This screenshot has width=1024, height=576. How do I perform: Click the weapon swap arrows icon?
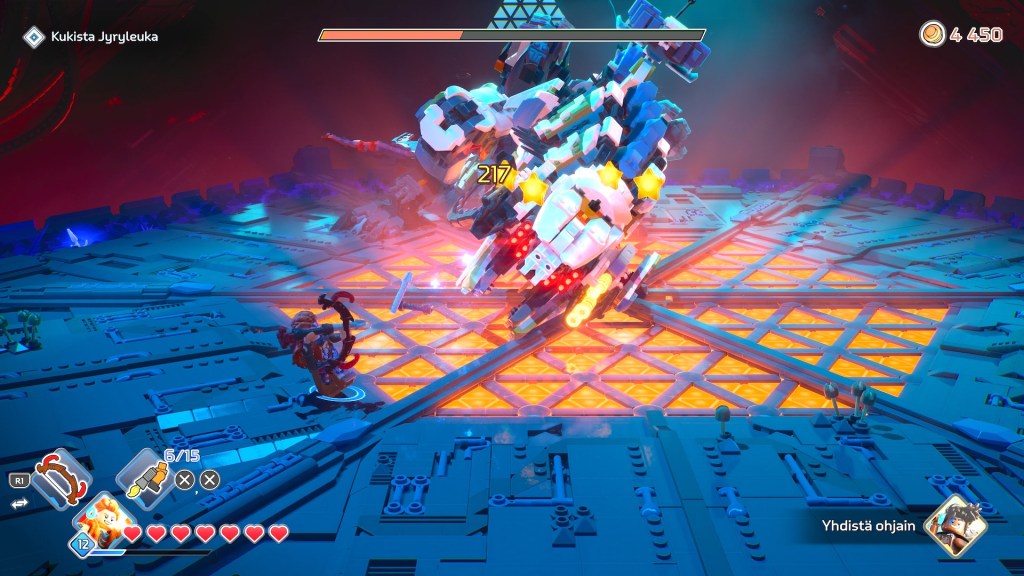click(x=17, y=504)
